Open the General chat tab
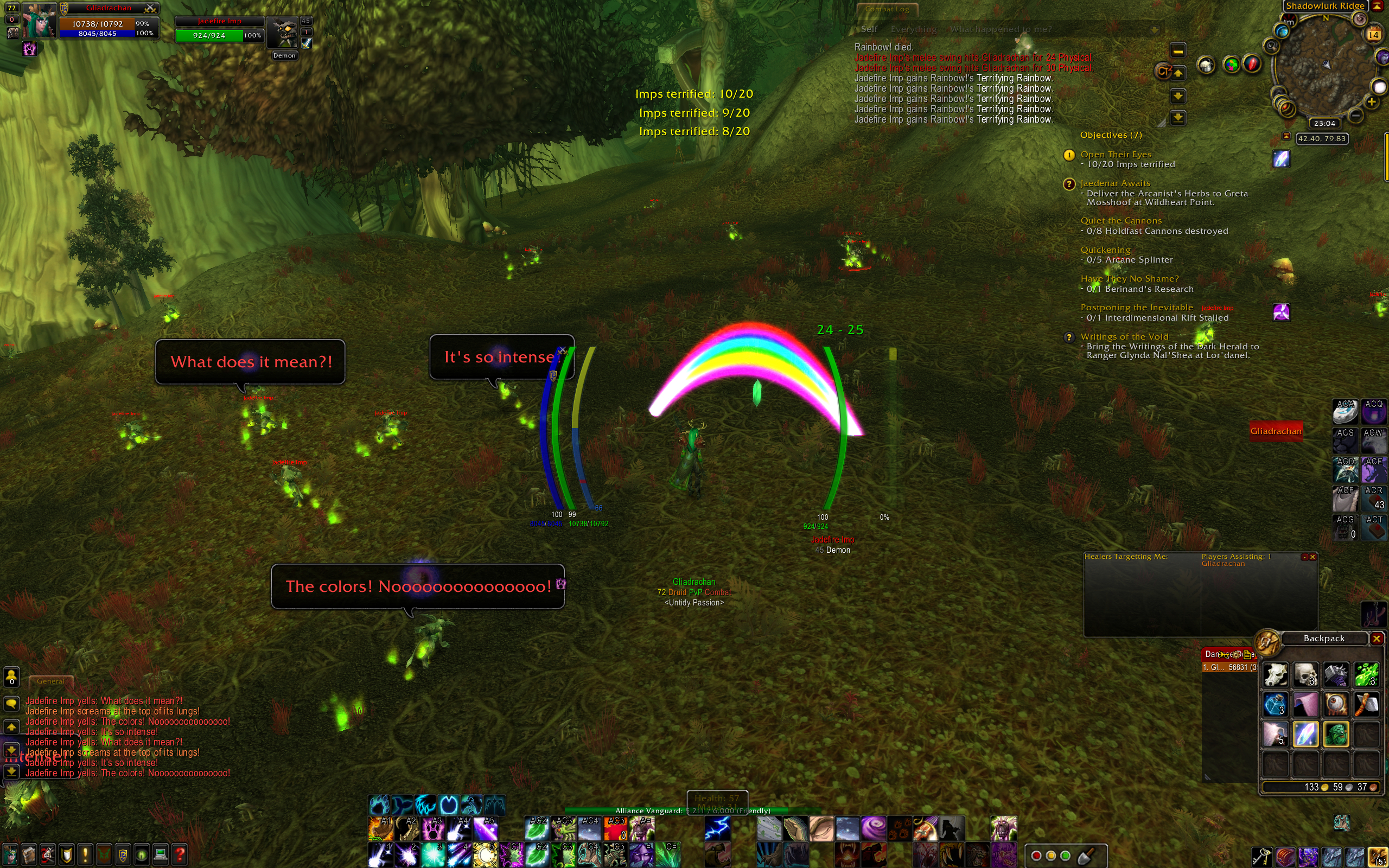1389x868 pixels. click(50, 681)
